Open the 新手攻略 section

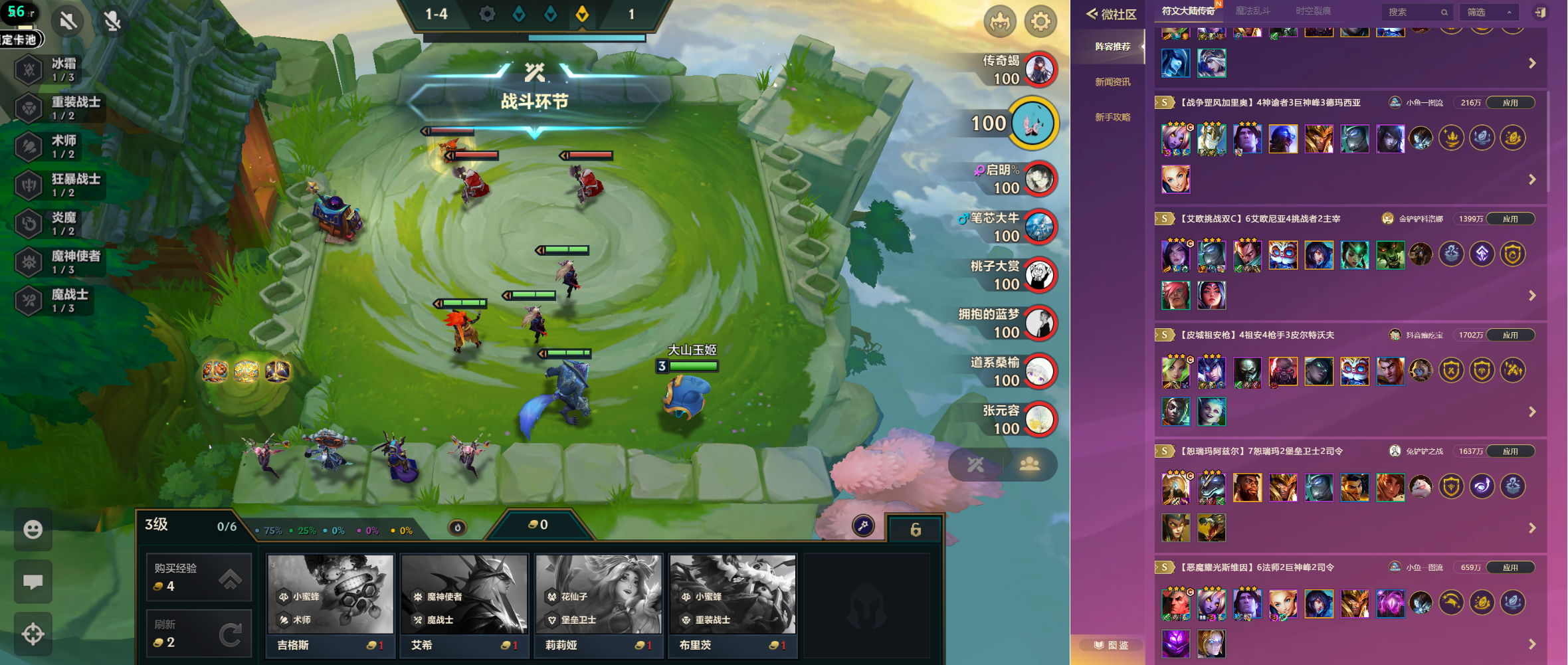[1112, 117]
